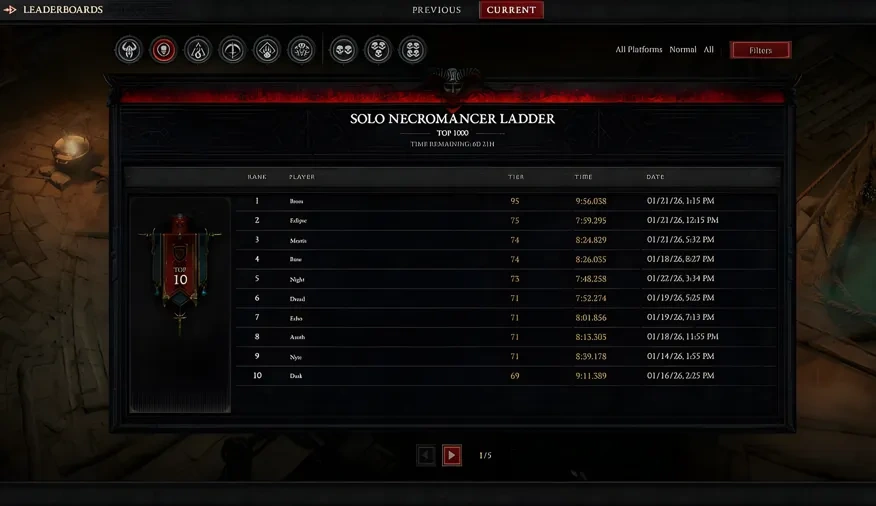Click the Top 10 banner emblem
Screen dimensions: 876x506
[x=180, y=270]
